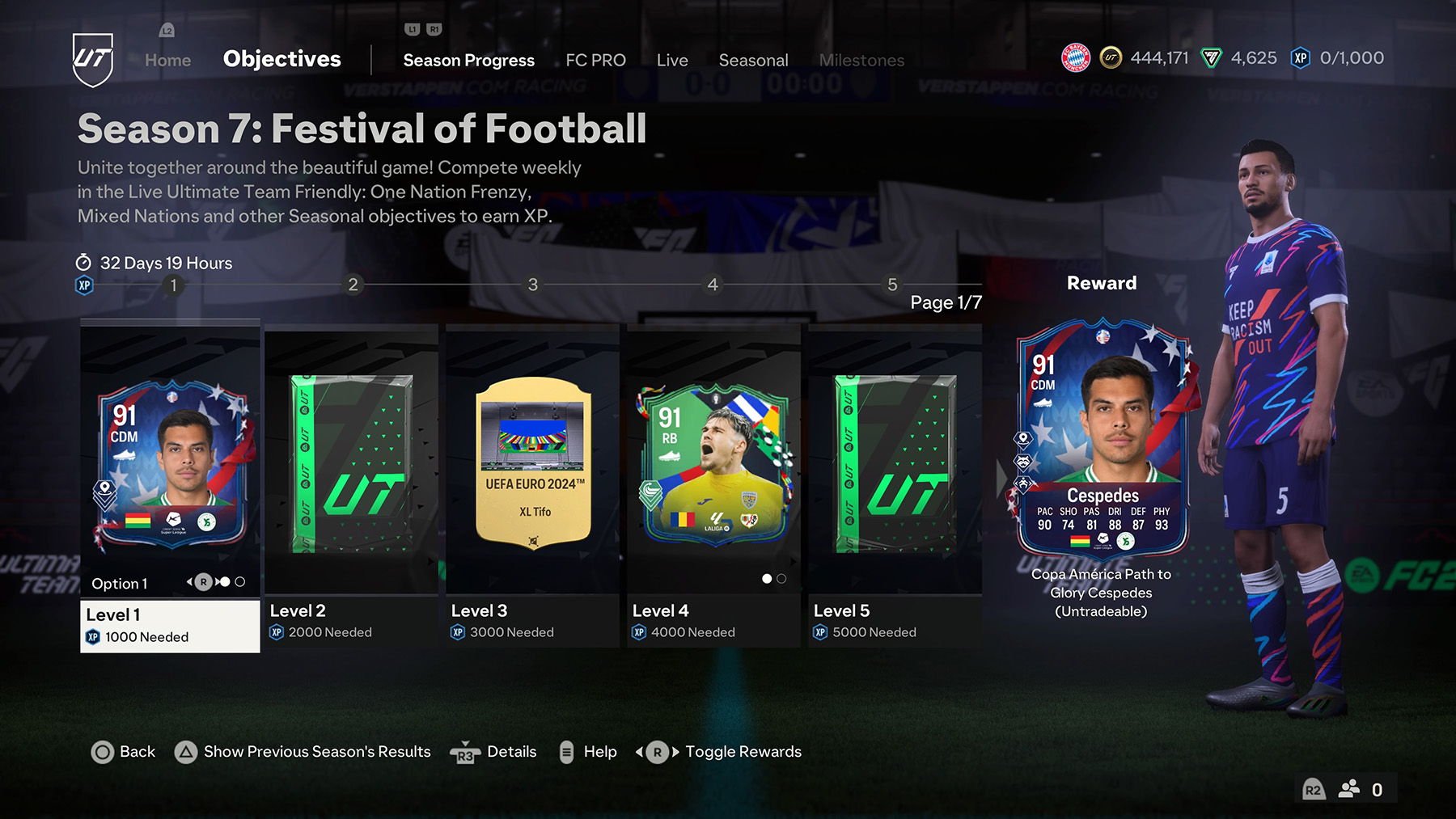Screen dimensions: 1456x819
Task: Click Show Previous Season's Results
Action: (316, 752)
